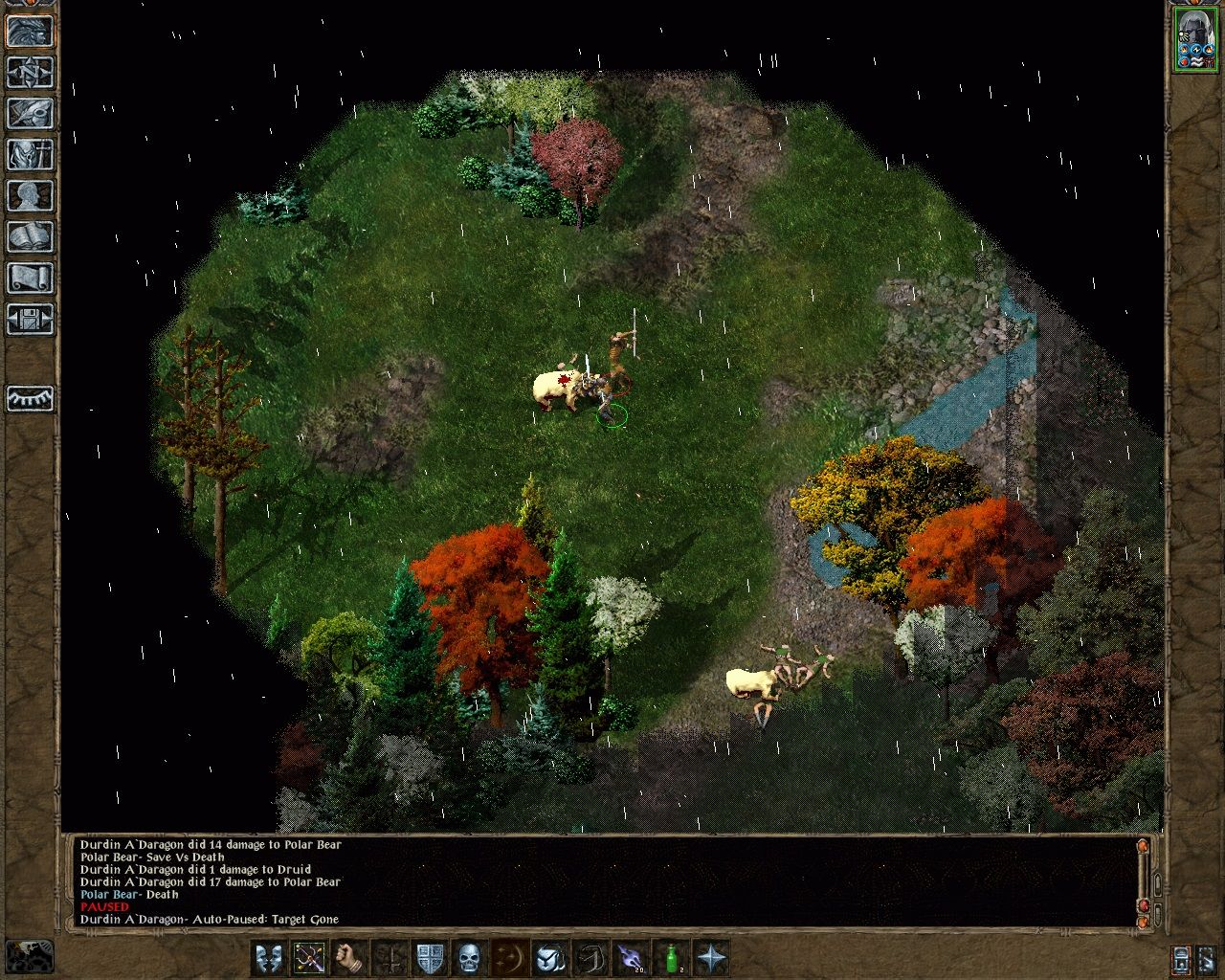Activate the skull turn undead button
Screen dimensions: 1225x980
pyautogui.click(x=469, y=957)
